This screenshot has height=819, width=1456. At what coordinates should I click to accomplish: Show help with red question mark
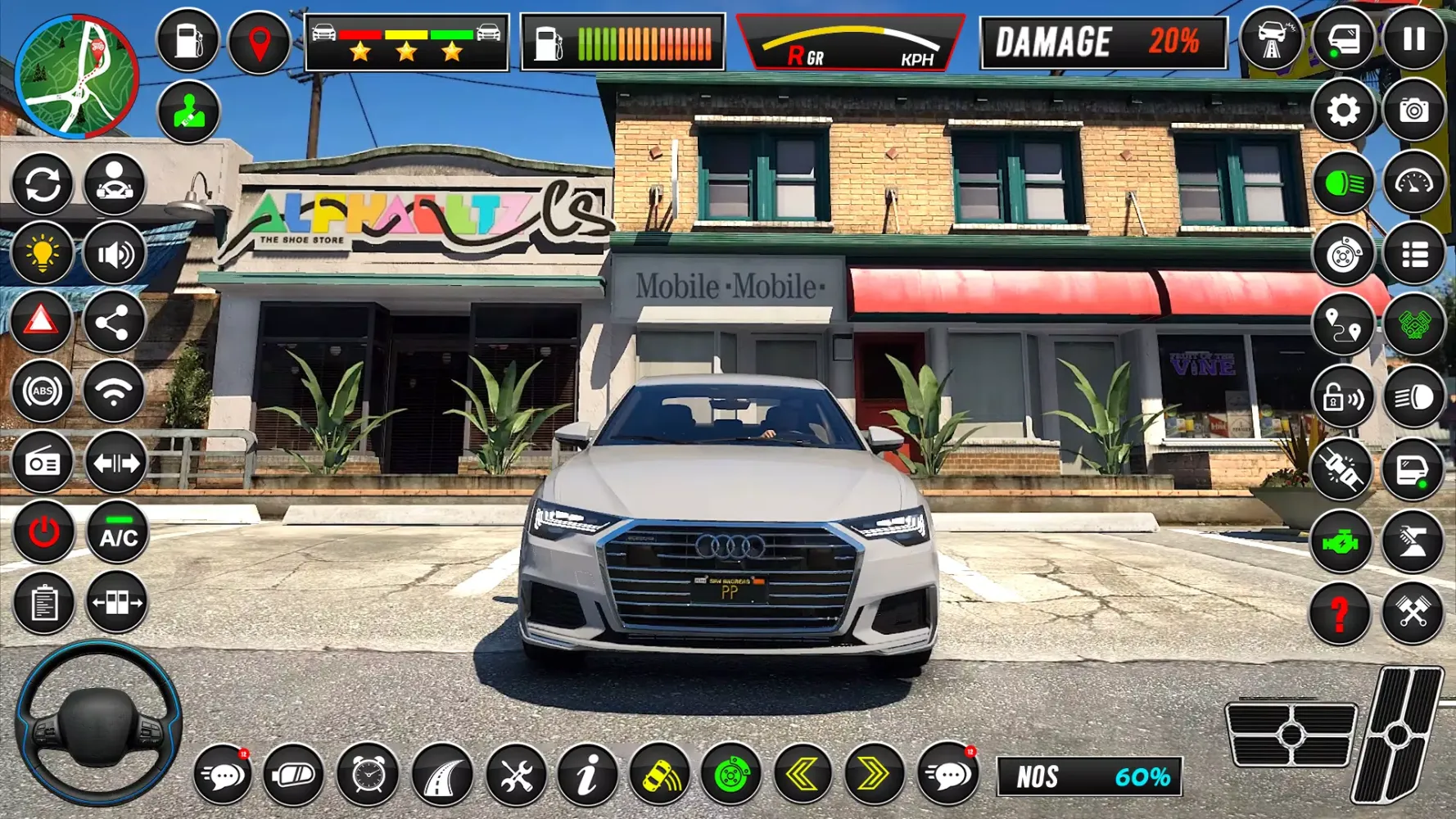(x=1340, y=613)
